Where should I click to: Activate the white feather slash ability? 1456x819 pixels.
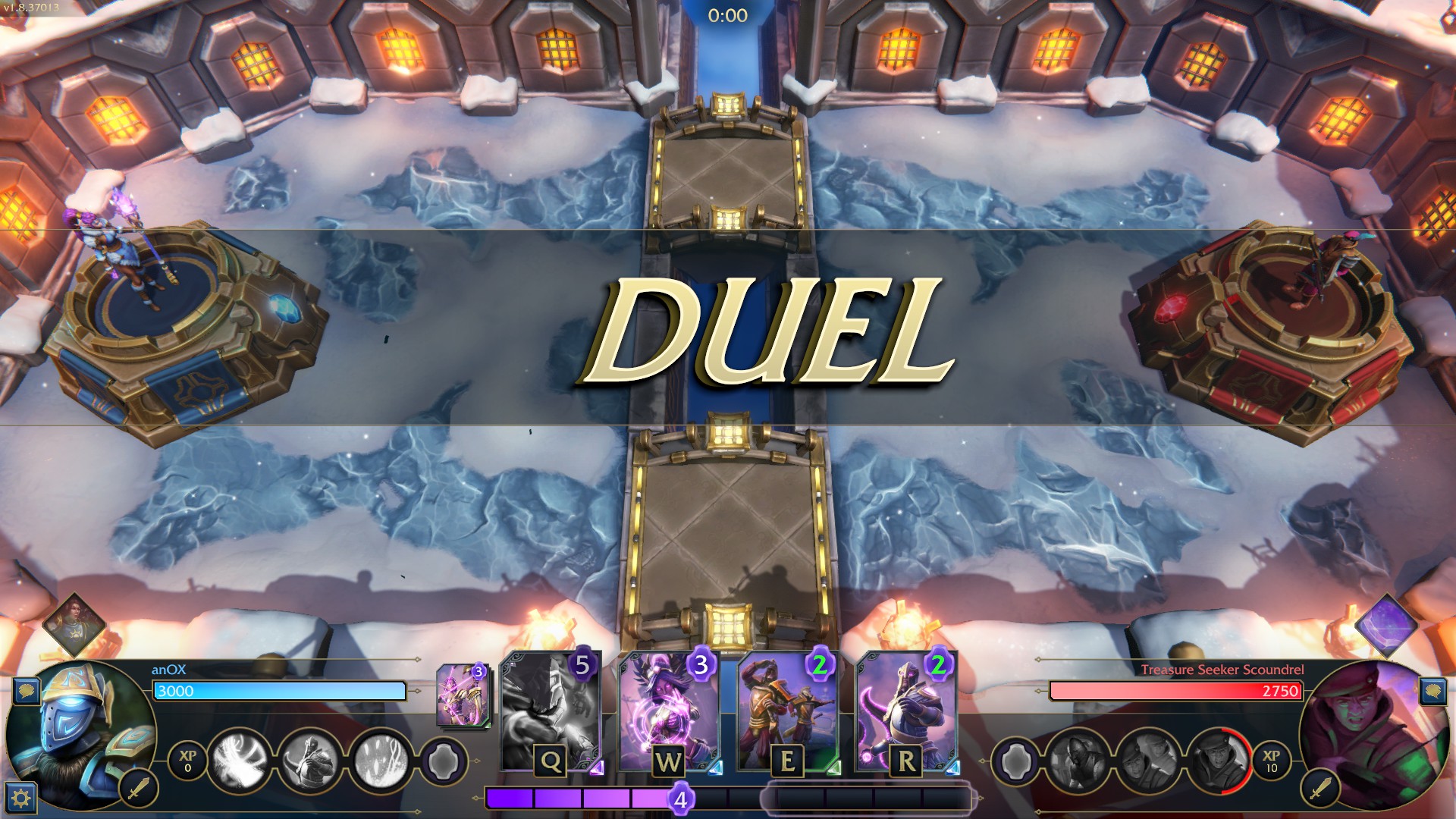click(x=240, y=759)
